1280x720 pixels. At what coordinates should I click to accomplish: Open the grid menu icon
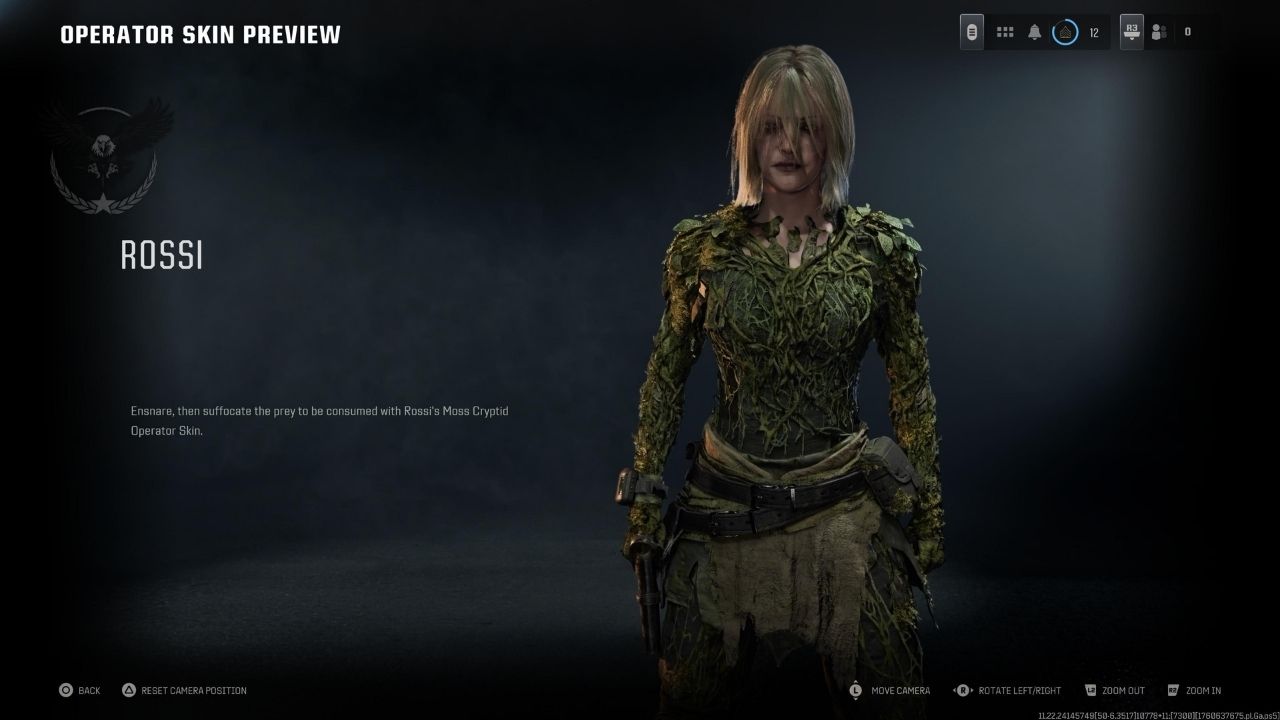pos(1005,32)
